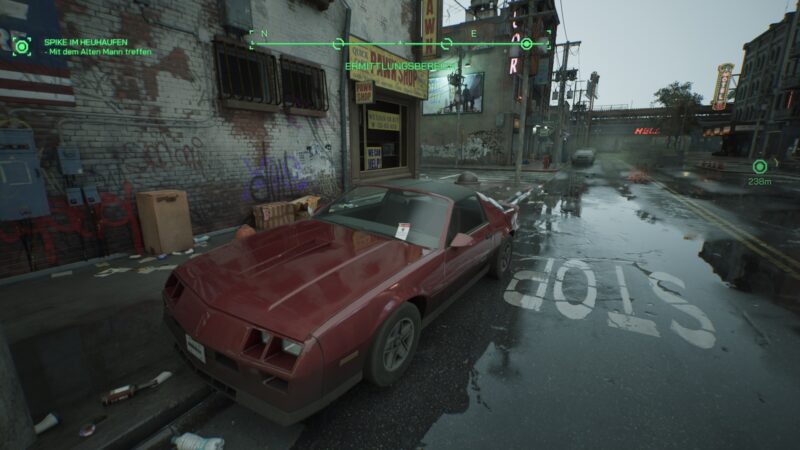Click the compass bar's N heading
Screen dimensions: 800x450
pyautogui.click(x=265, y=34)
